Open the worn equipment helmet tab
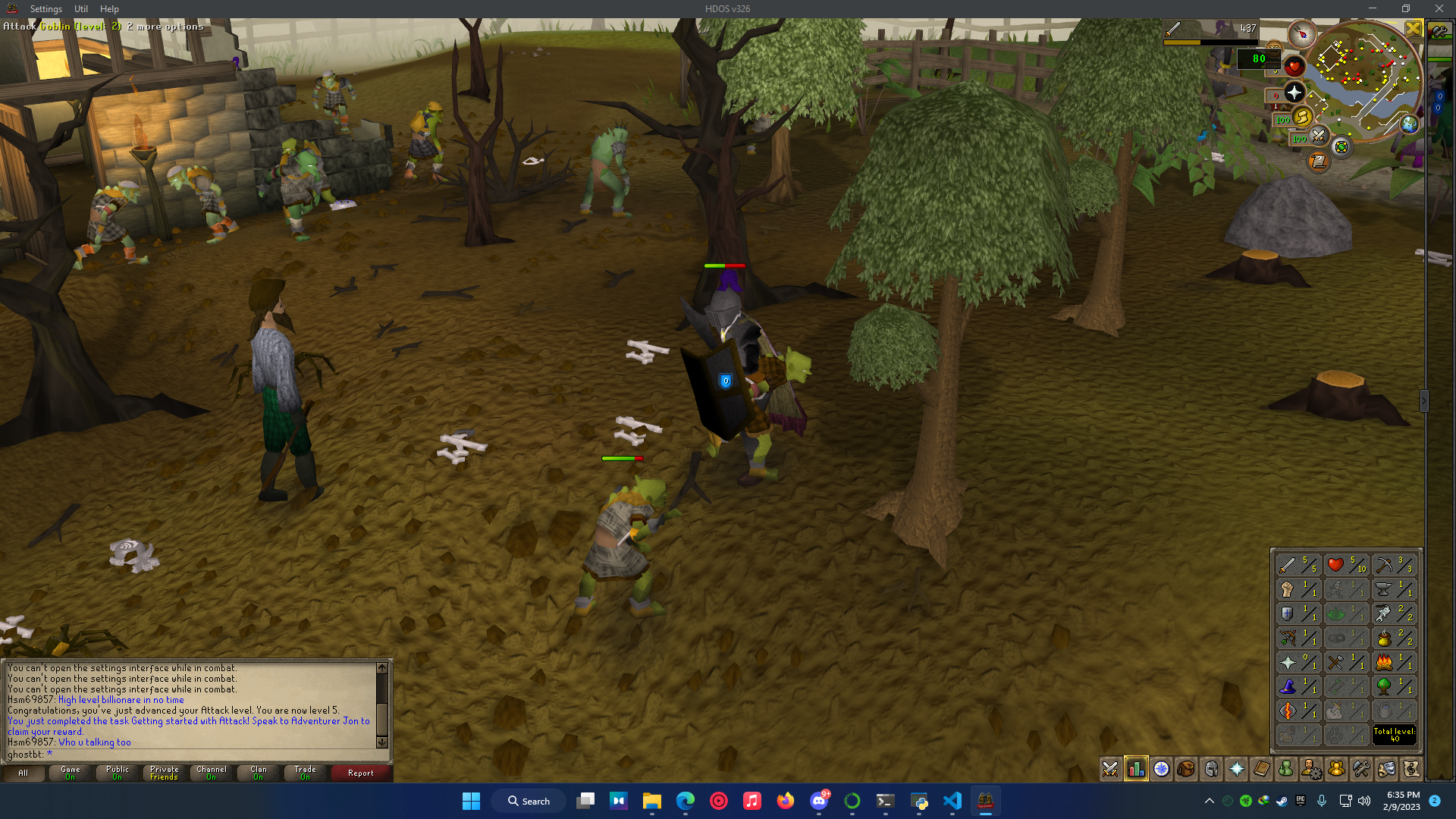The image size is (1456, 819). (x=1211, y=769)
